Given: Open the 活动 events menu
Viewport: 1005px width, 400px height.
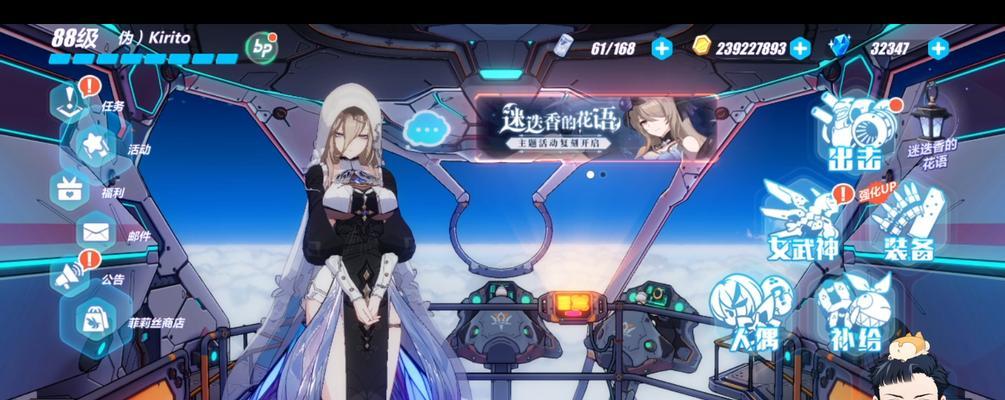Looking at the screenshot, I should tap(92, 147).
